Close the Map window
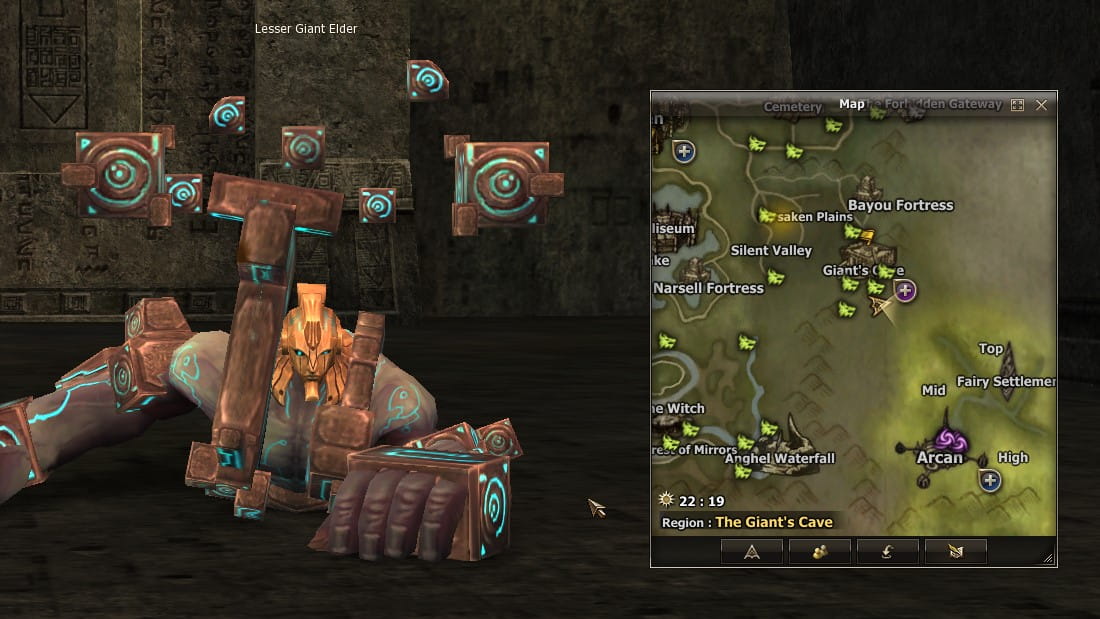 1041,105
